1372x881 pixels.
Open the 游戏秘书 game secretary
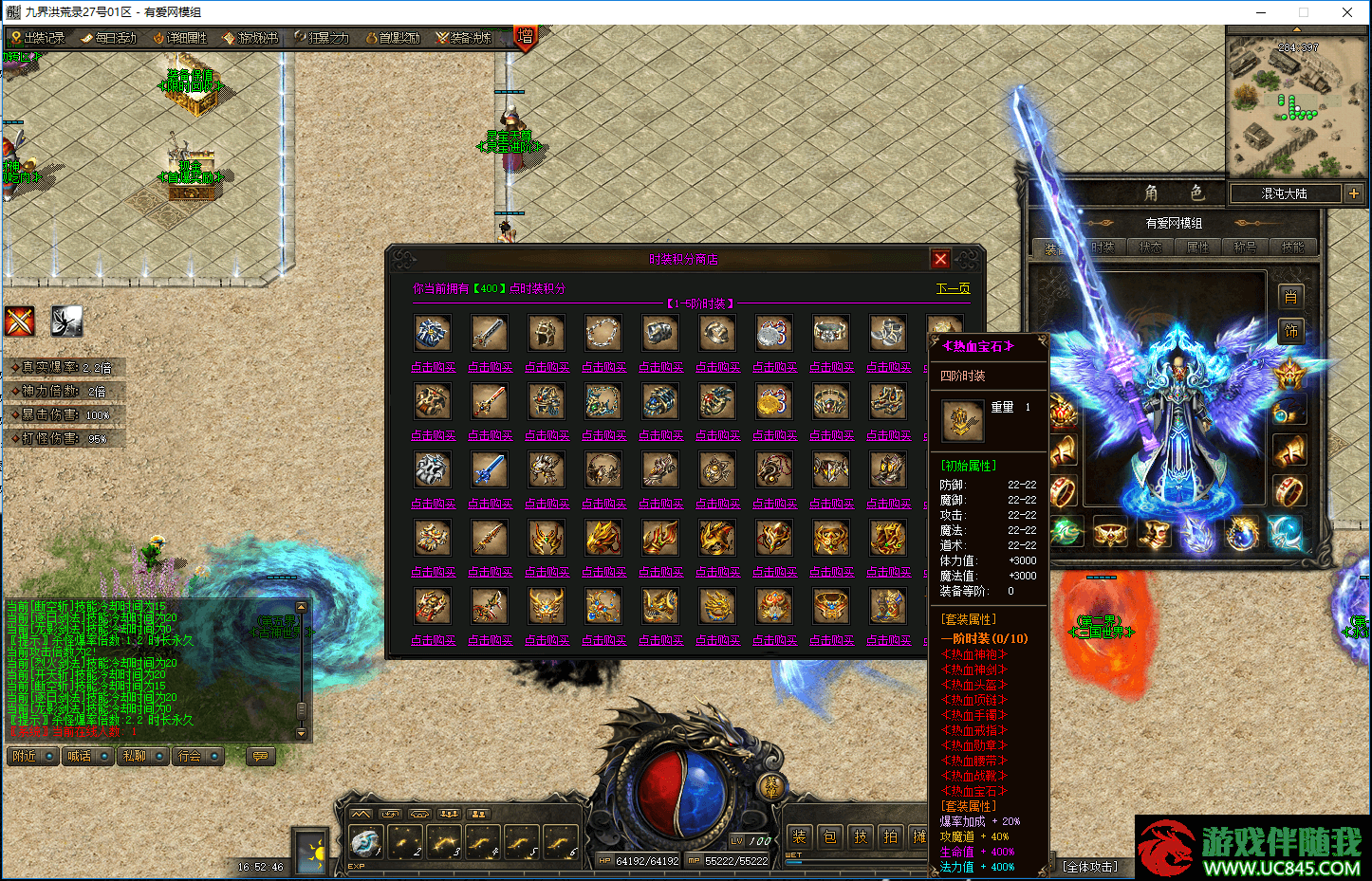click(x=250, y=38)
